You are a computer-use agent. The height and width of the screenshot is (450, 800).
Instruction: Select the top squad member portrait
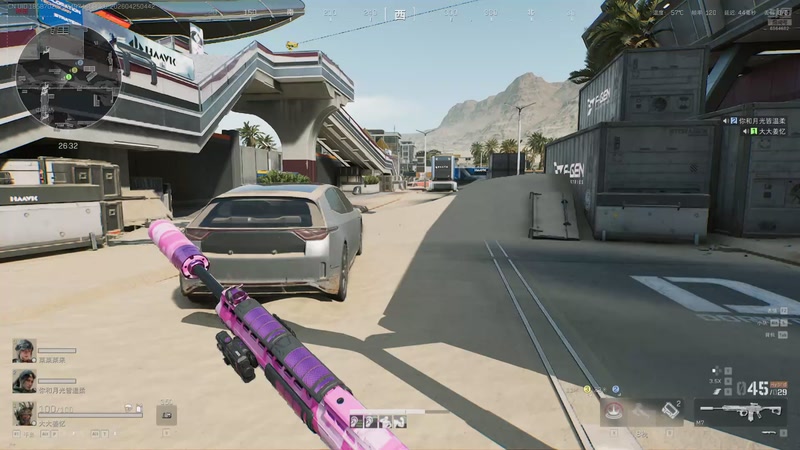pos(23,350)
